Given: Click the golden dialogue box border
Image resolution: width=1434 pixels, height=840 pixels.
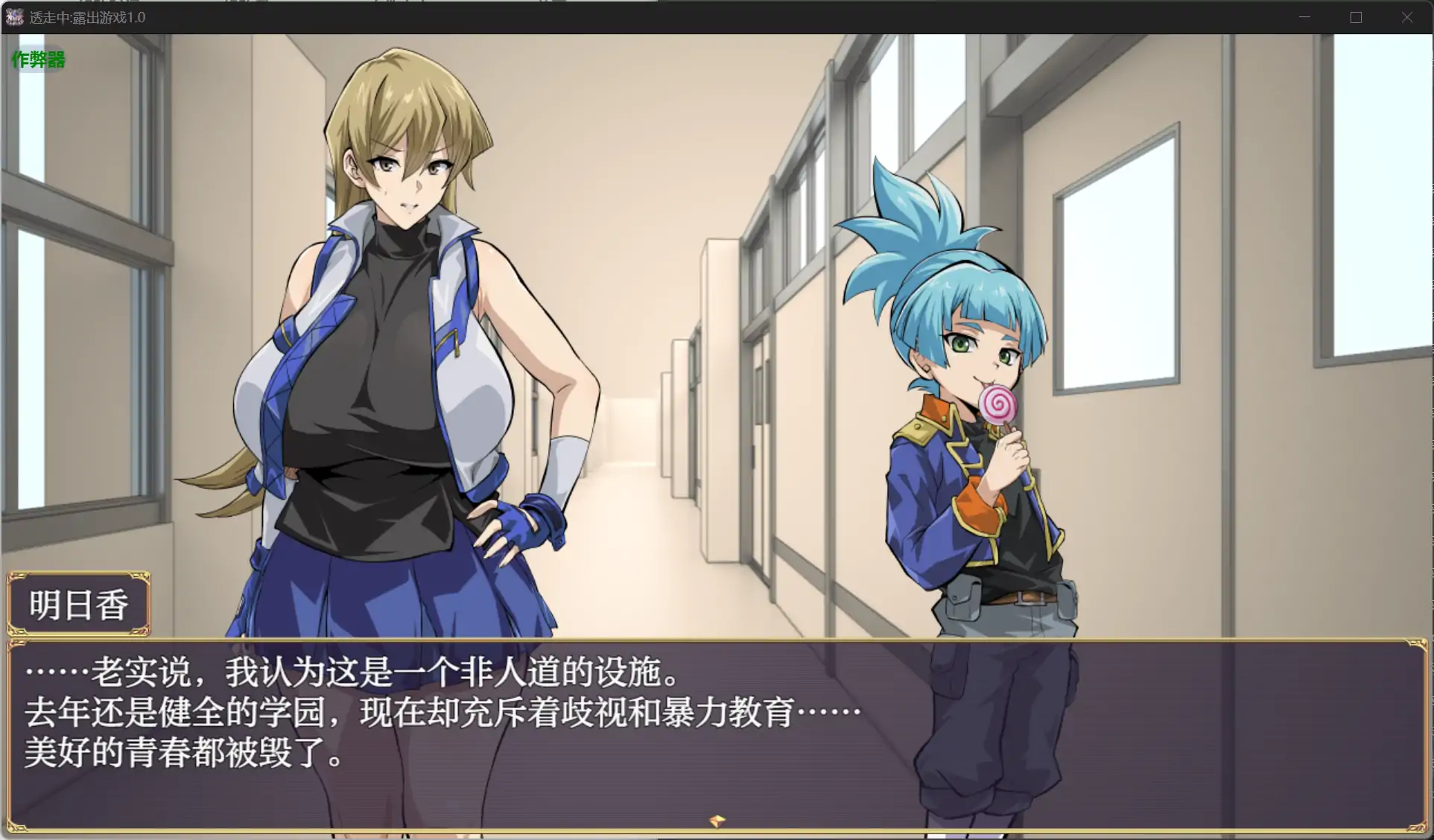Looking at the screenshot, I should pyautogui.click(x=715, y=641).
